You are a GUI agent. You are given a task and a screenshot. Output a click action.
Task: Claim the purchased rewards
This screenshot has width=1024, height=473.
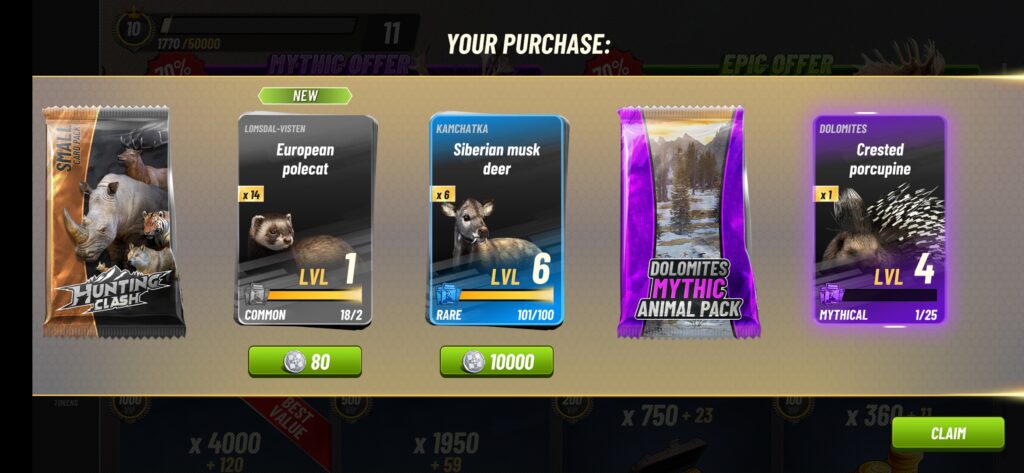pyautogui.click(x=947, y=434)
